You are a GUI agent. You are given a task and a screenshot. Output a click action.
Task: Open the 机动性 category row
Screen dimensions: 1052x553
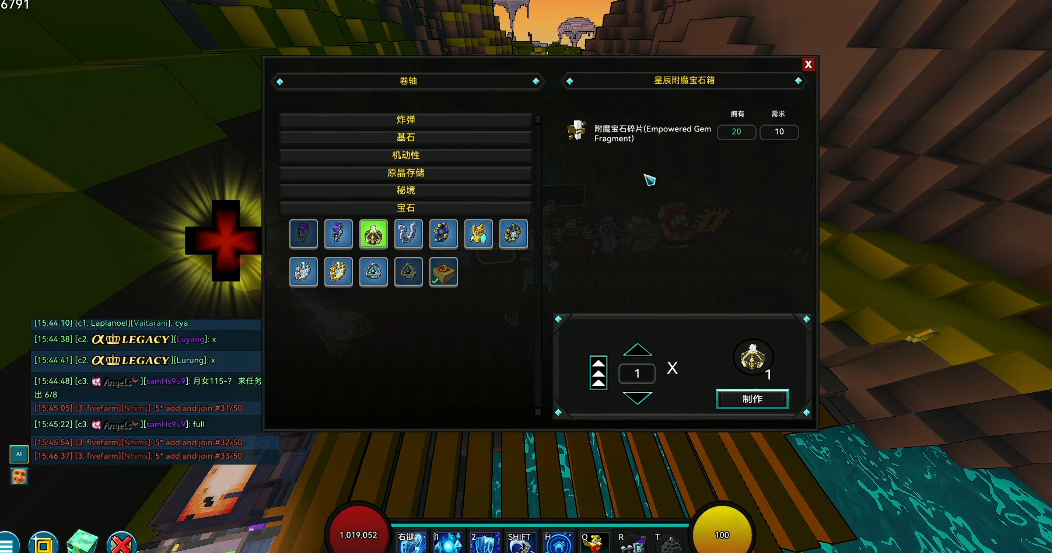coord(405,156)
